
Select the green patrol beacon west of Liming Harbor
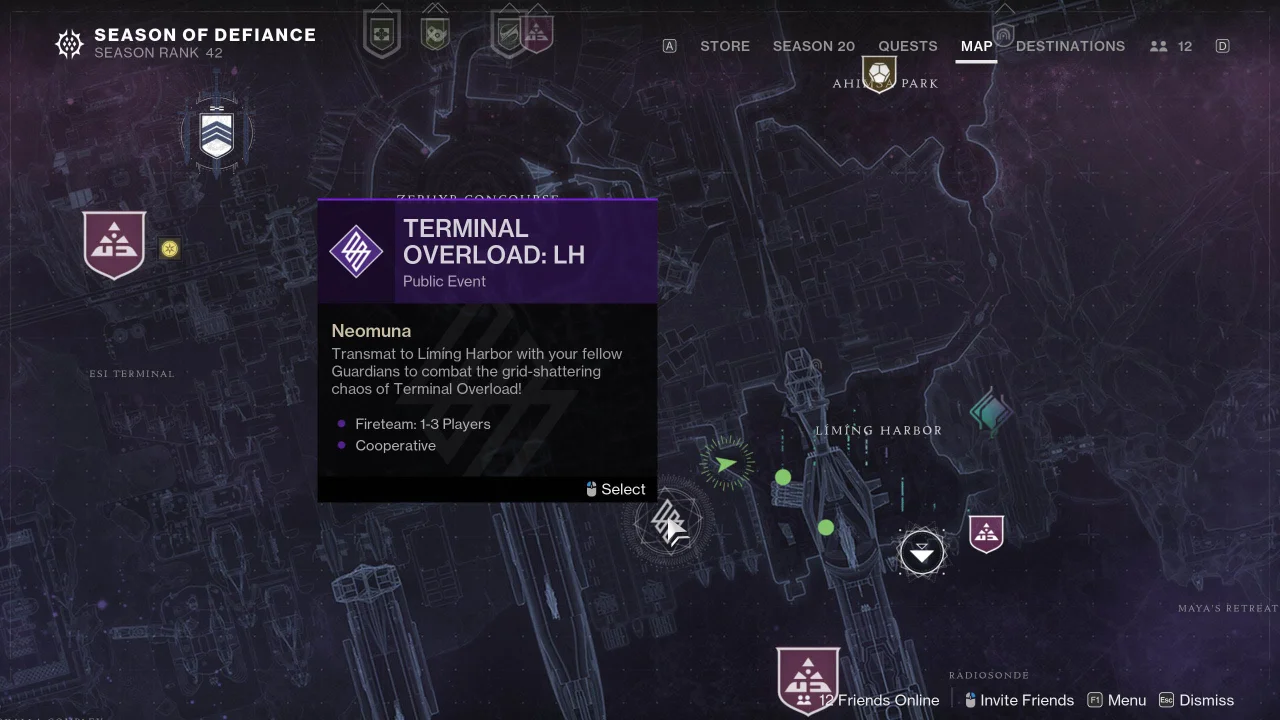(727, 463)
